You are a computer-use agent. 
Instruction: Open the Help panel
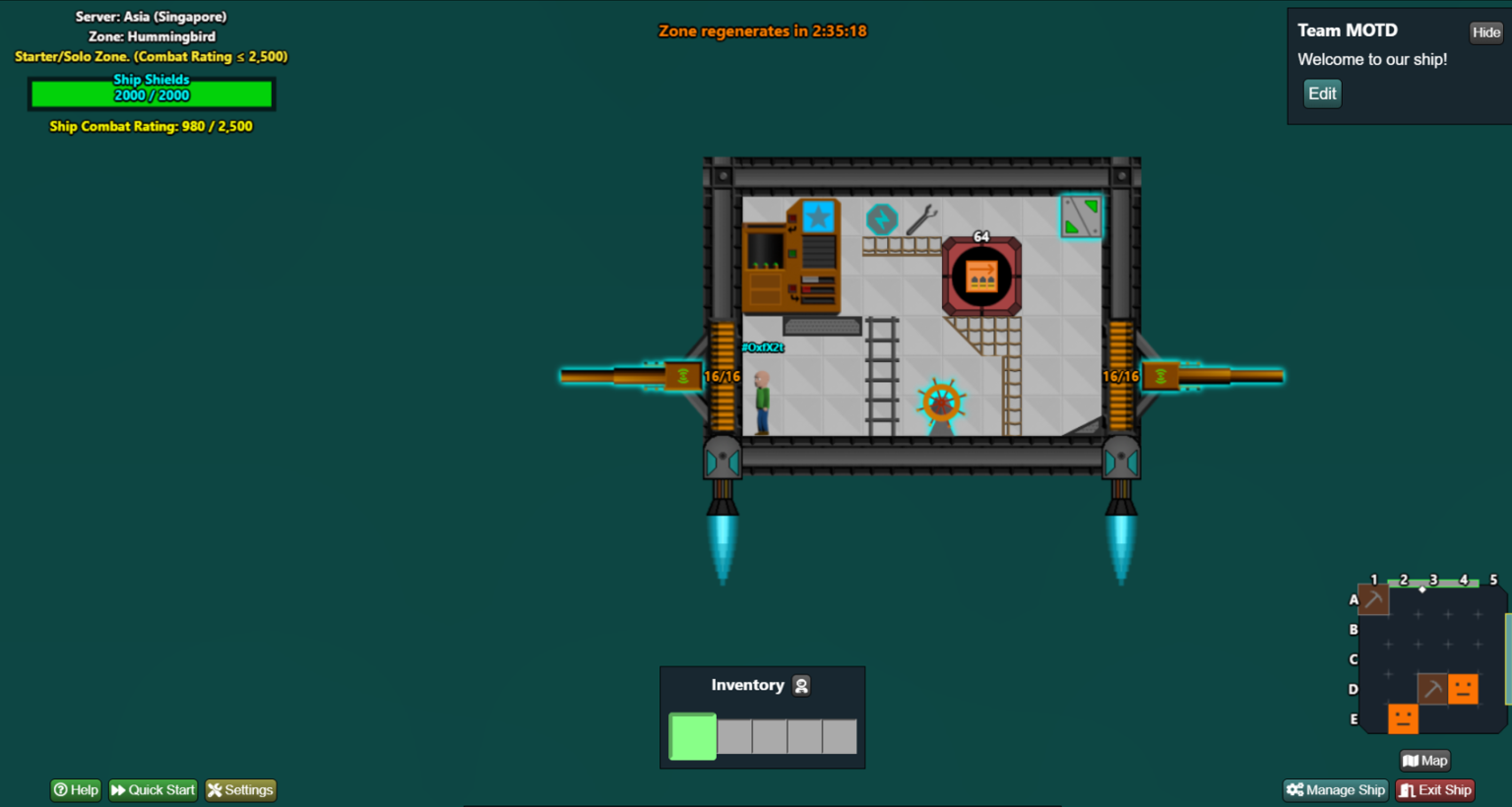click(76, 790)
